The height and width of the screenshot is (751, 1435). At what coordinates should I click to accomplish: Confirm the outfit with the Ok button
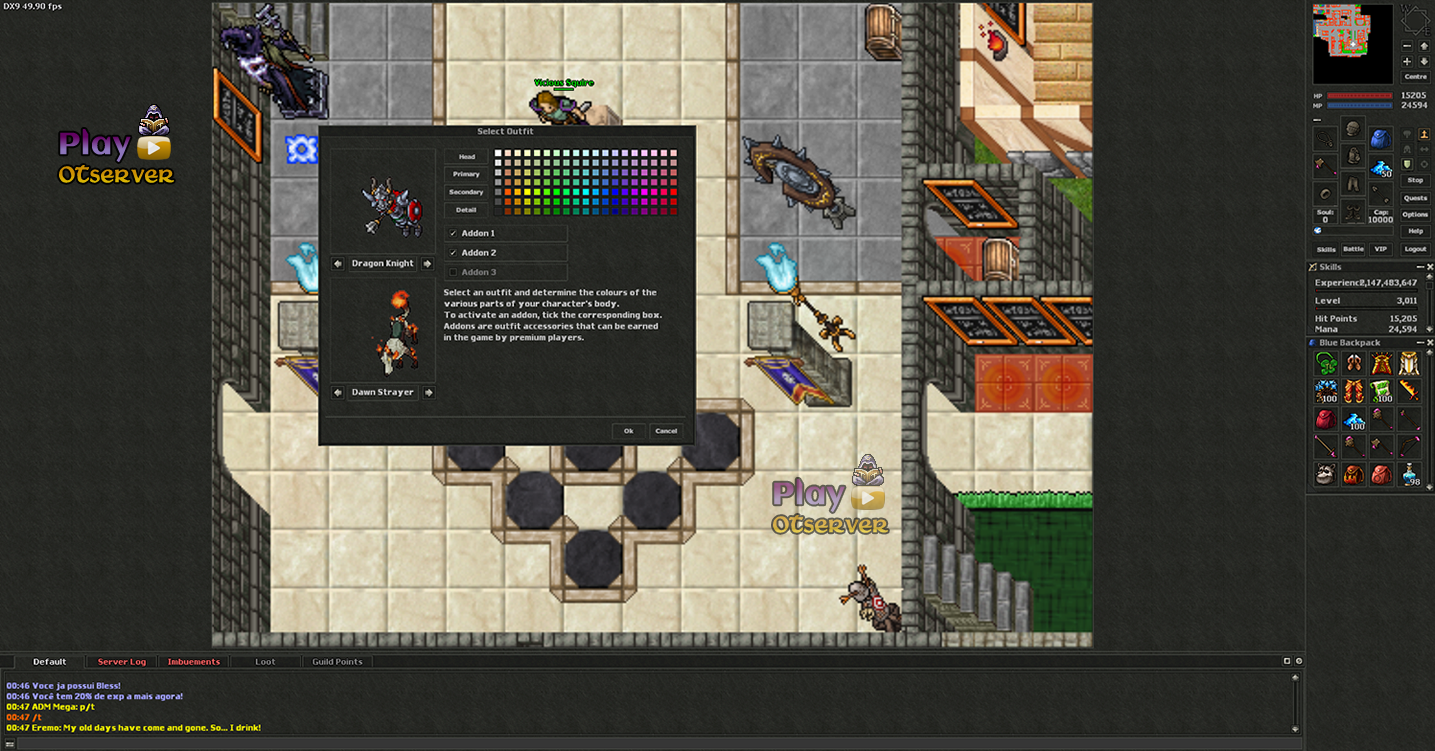[x=628, y=431]
